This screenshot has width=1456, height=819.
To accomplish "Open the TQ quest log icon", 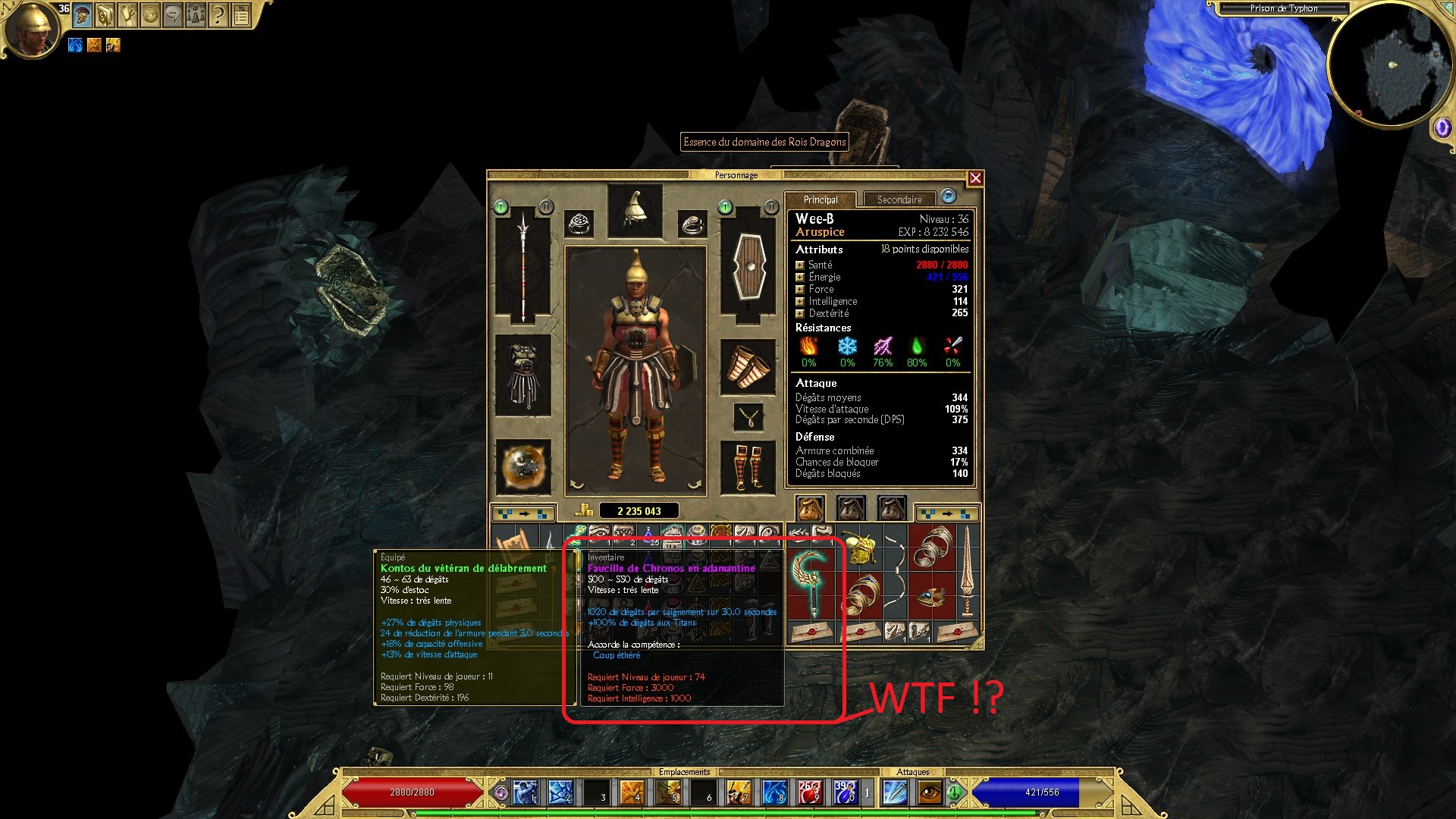I will (243, 15).
